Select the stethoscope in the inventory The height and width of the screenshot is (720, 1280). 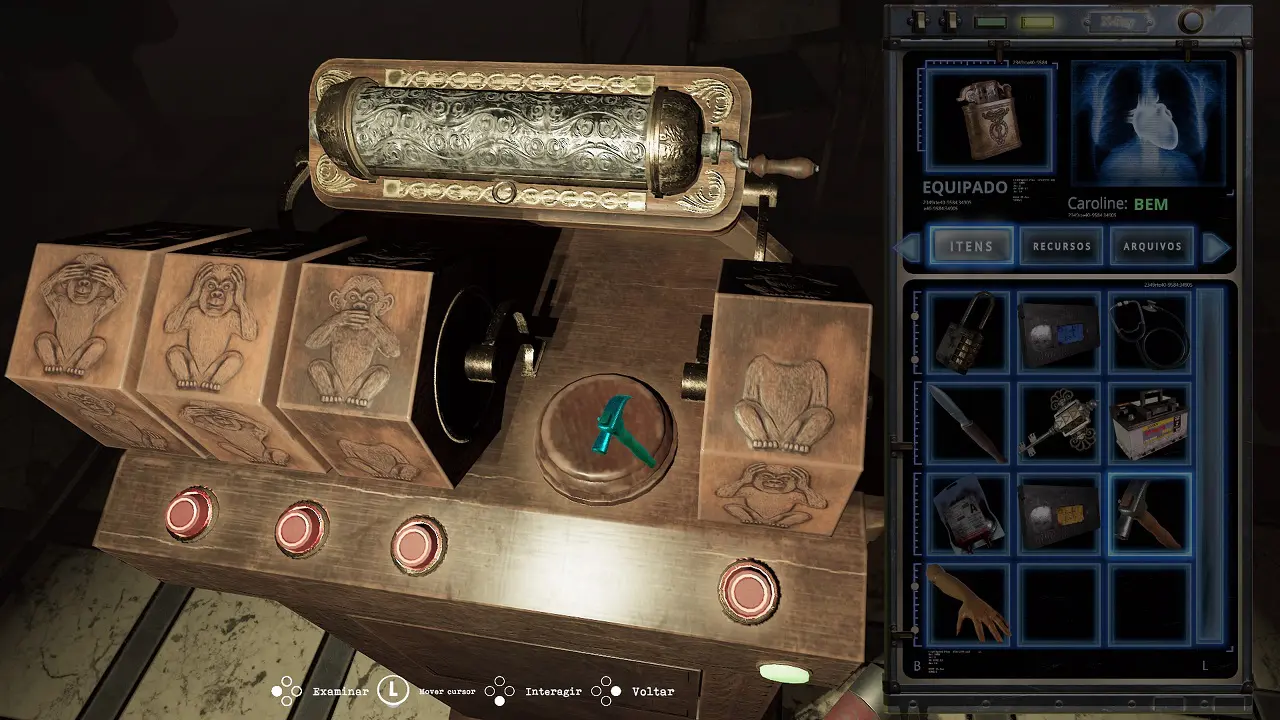(x=1150, y=333)
